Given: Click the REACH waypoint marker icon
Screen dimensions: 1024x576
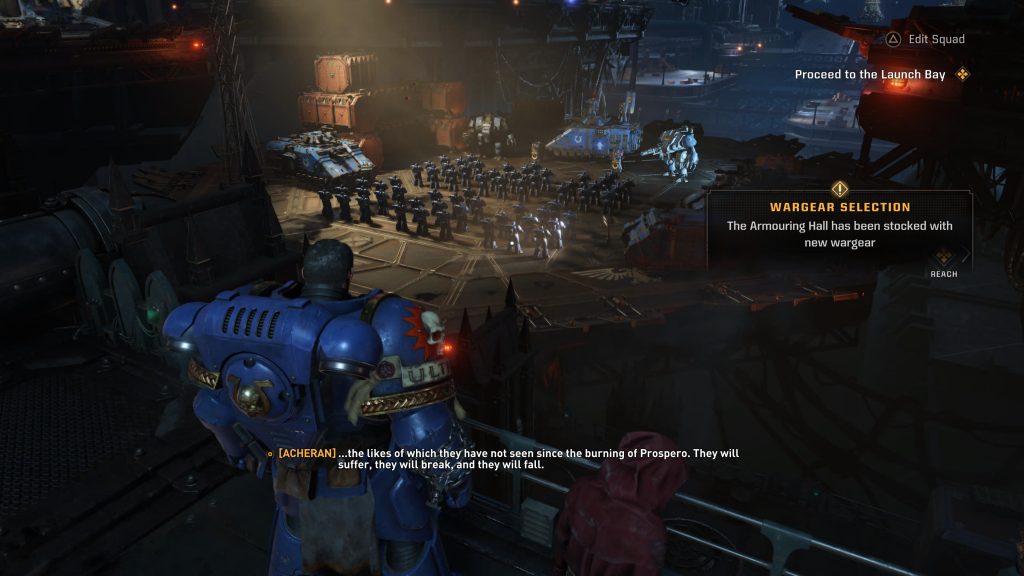Looking at the screenshot, I should point(943,257).
